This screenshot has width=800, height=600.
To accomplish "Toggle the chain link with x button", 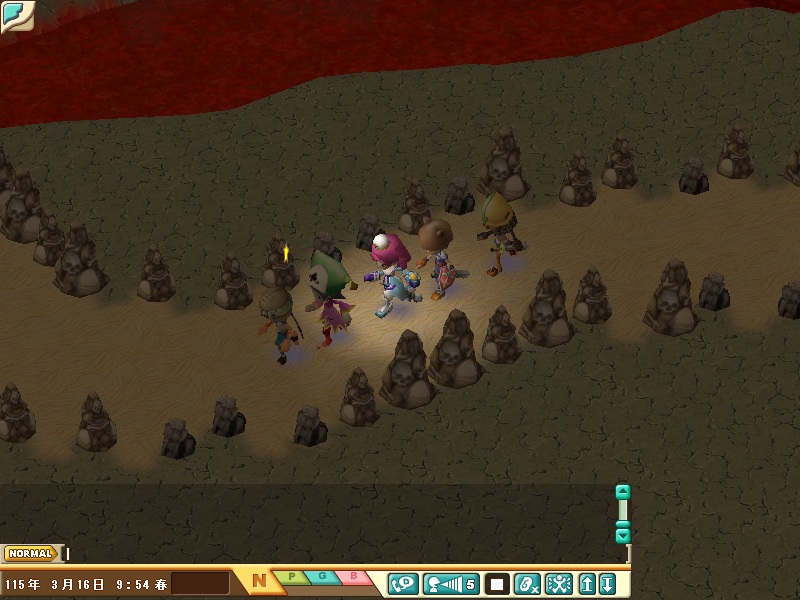I will pyautogui.click(x=528, y=583).
